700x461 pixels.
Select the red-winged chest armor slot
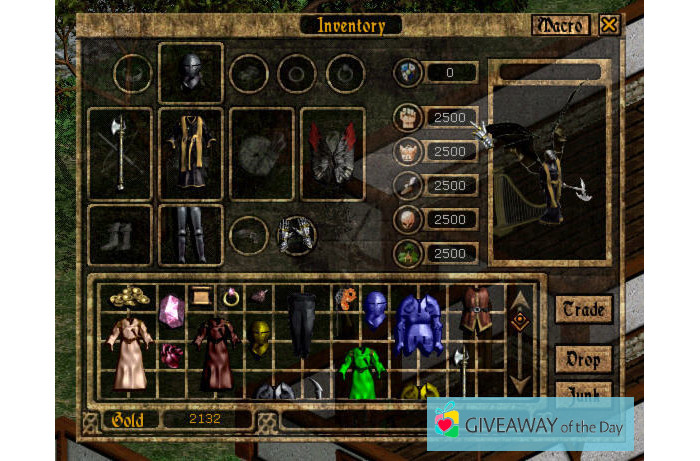click(332, 154)
